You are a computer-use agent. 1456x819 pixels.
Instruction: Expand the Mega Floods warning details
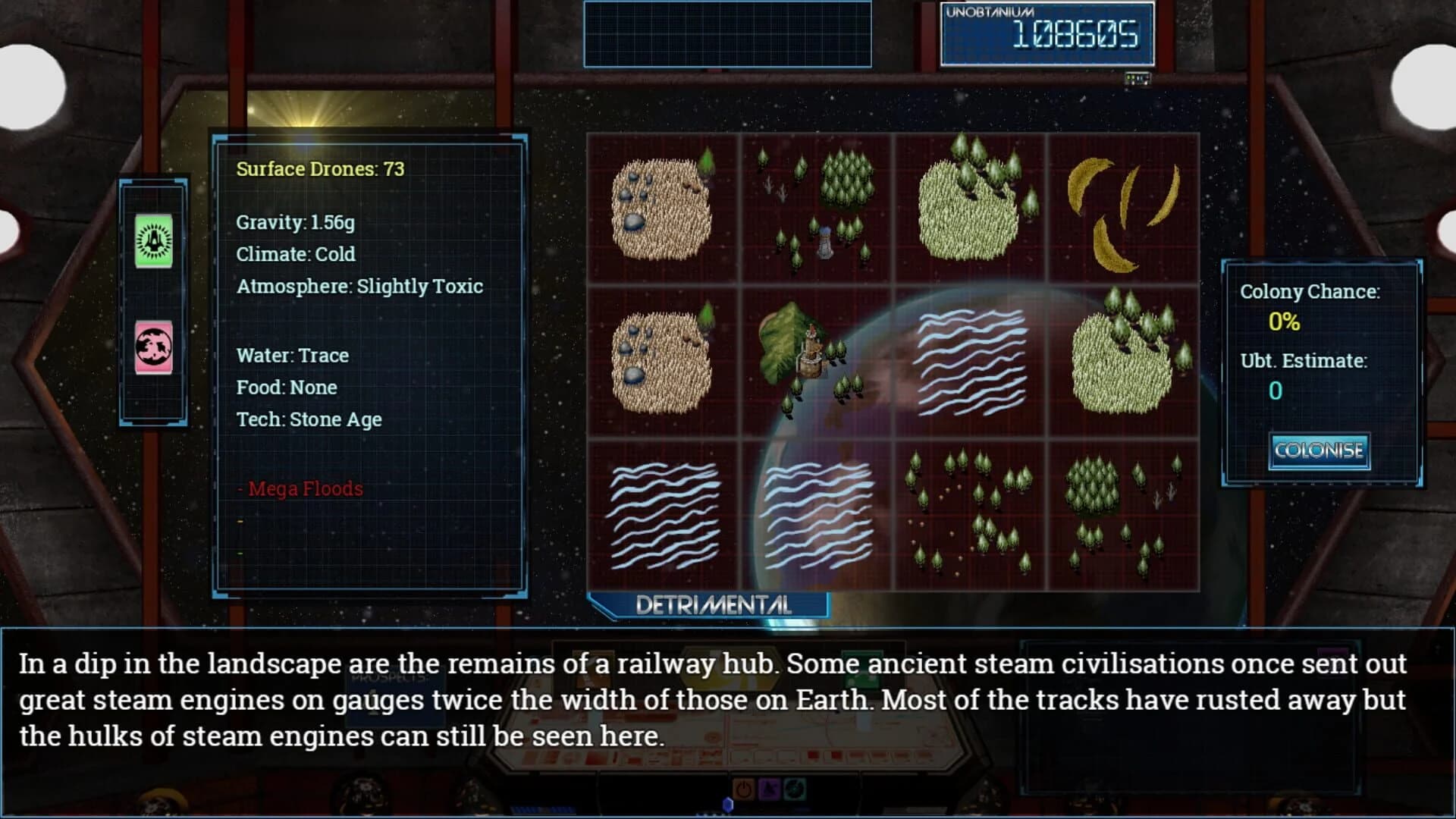303,489
